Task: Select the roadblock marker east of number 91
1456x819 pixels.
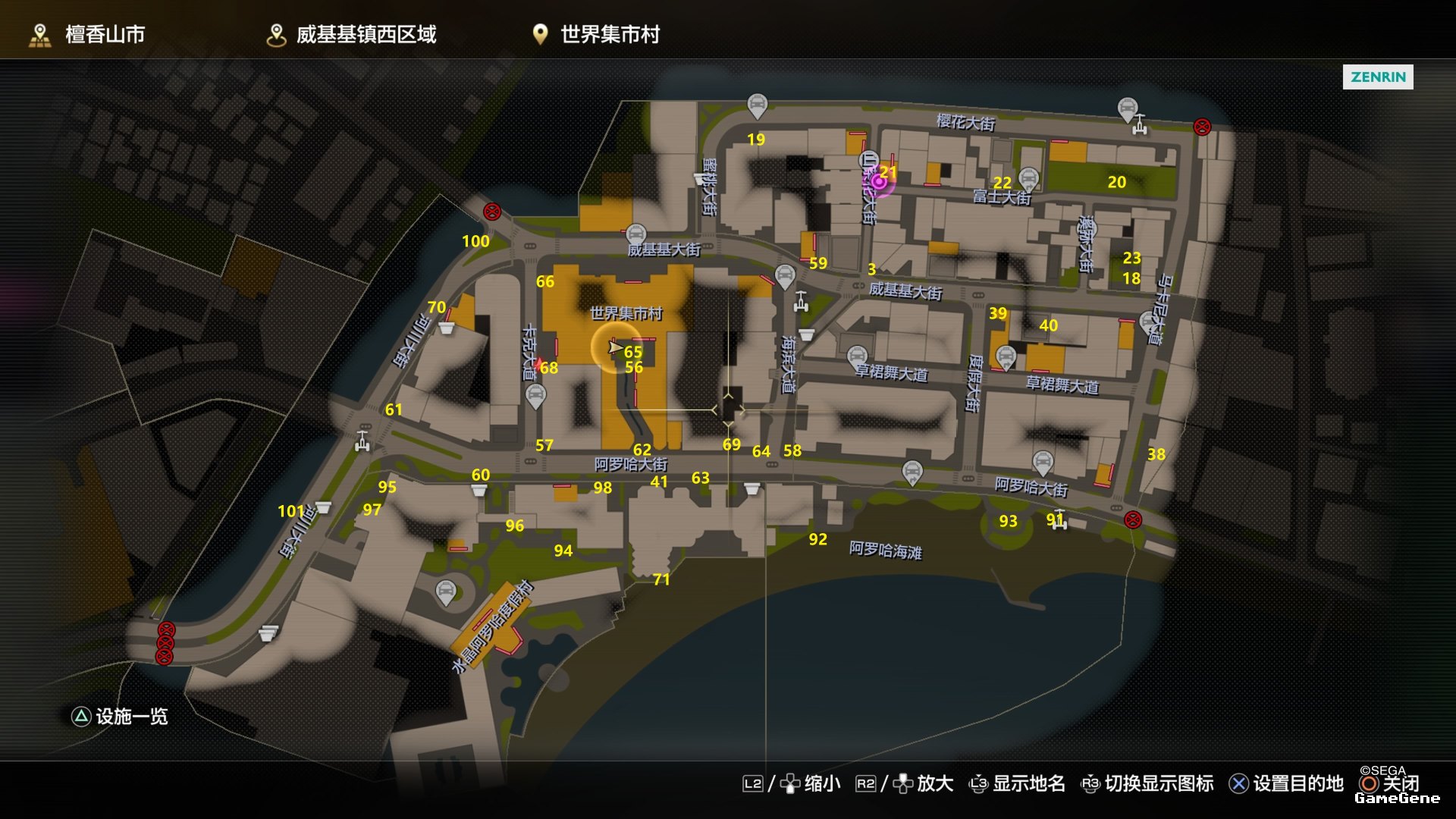Action: 1132,519
